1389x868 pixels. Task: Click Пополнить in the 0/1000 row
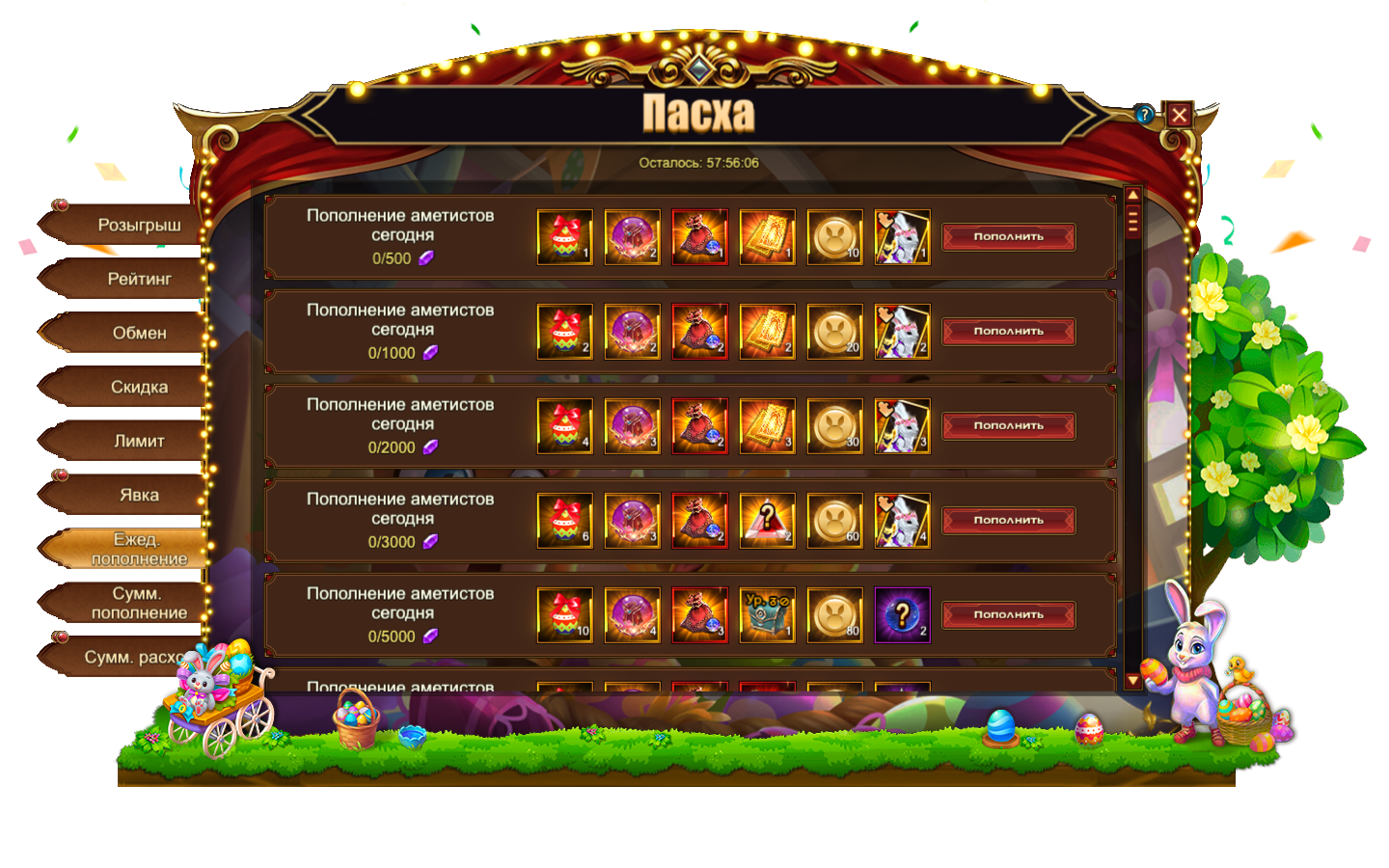click(1008, 332)
